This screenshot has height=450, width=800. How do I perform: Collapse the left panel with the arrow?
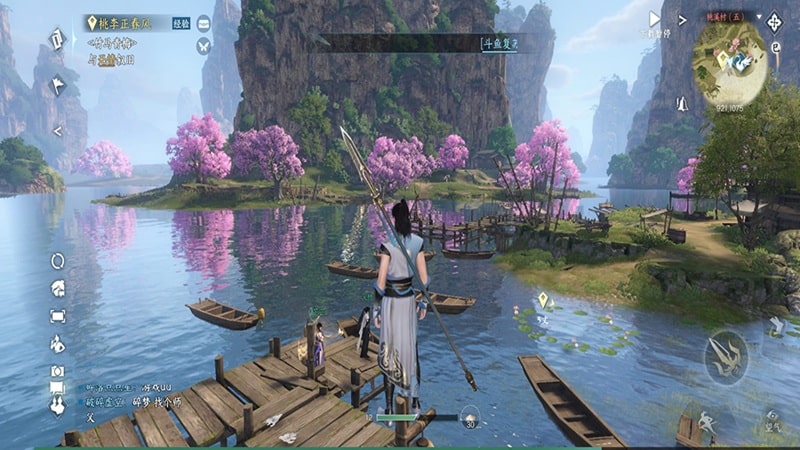pos(57,130)
